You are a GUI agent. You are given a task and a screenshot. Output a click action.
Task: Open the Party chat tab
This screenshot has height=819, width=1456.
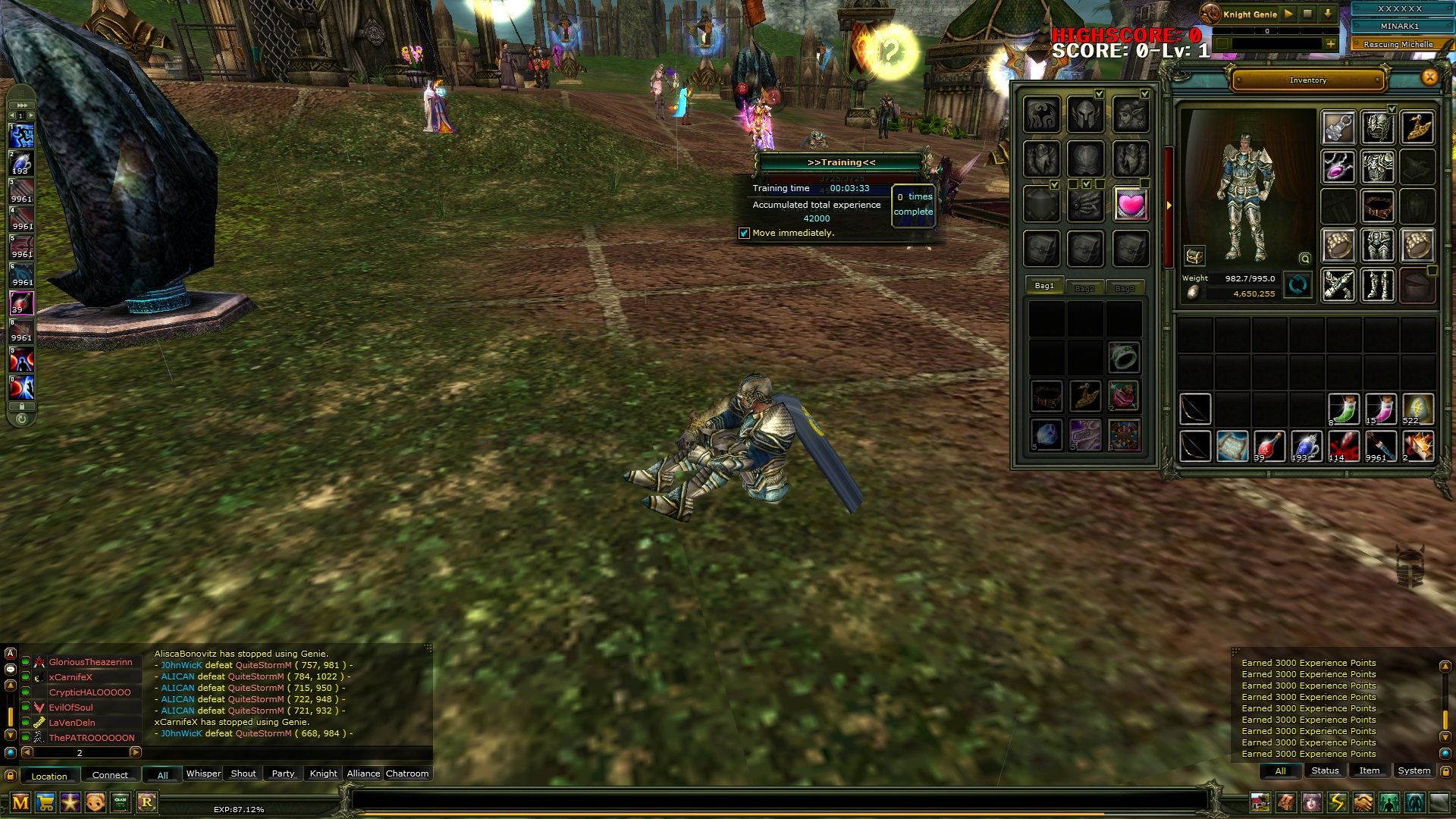click(283, 773)
